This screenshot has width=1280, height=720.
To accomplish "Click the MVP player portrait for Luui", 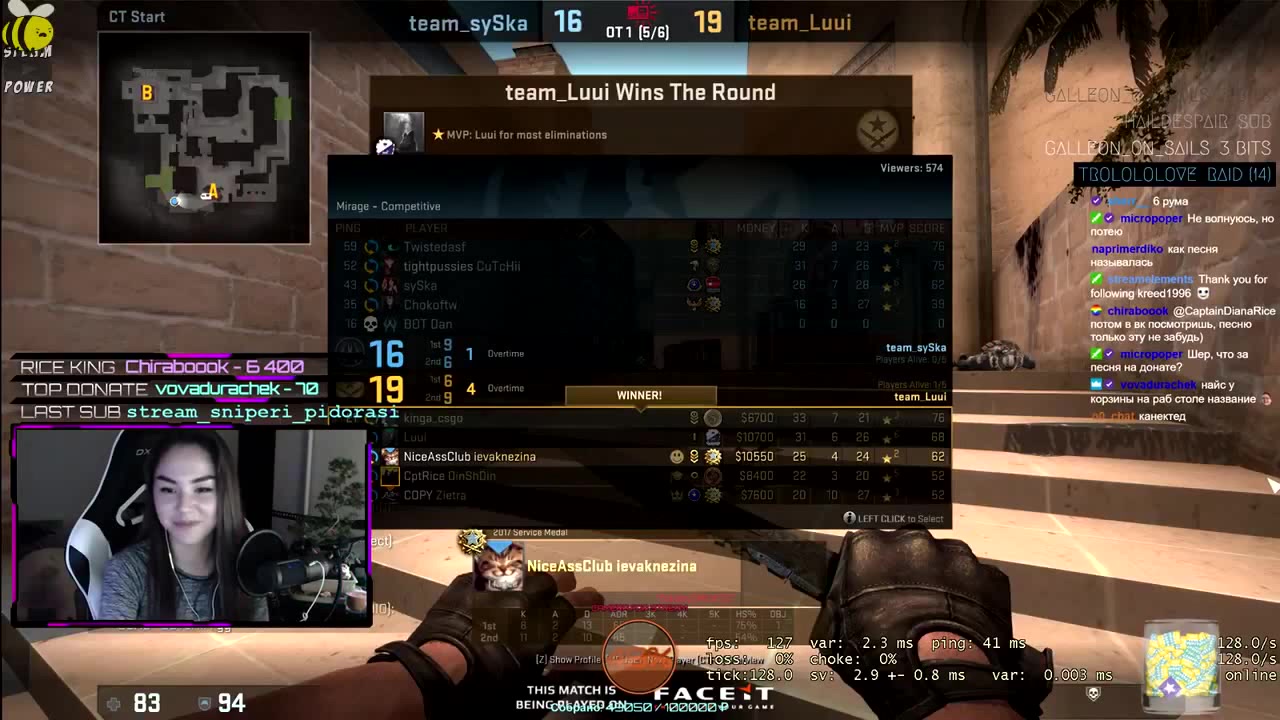I will pyautogui.click(x=404, y=133).
